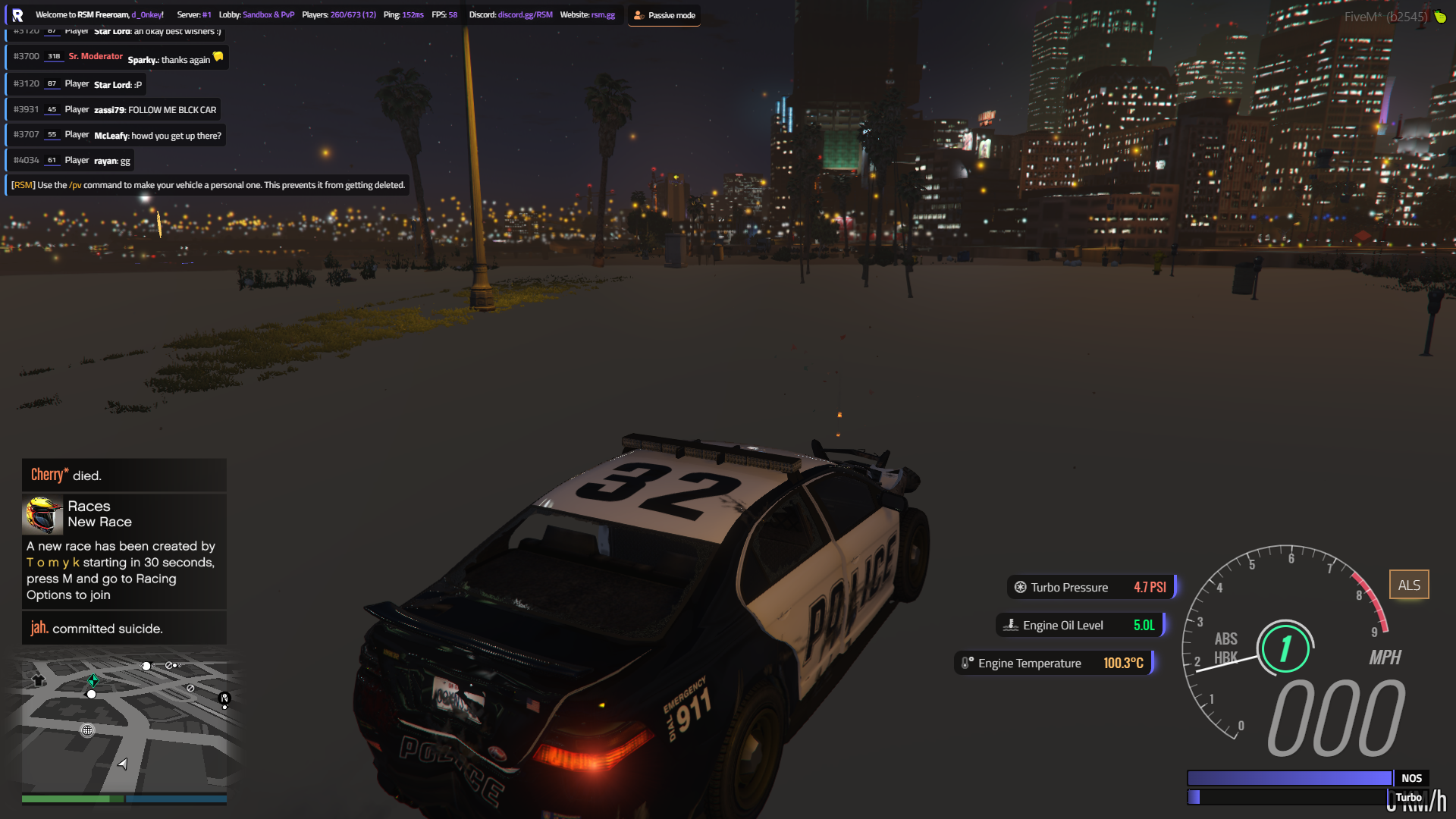The image size is (1456, 819).
Task: Click the RSM logo icon
Action: coord(16,14)
